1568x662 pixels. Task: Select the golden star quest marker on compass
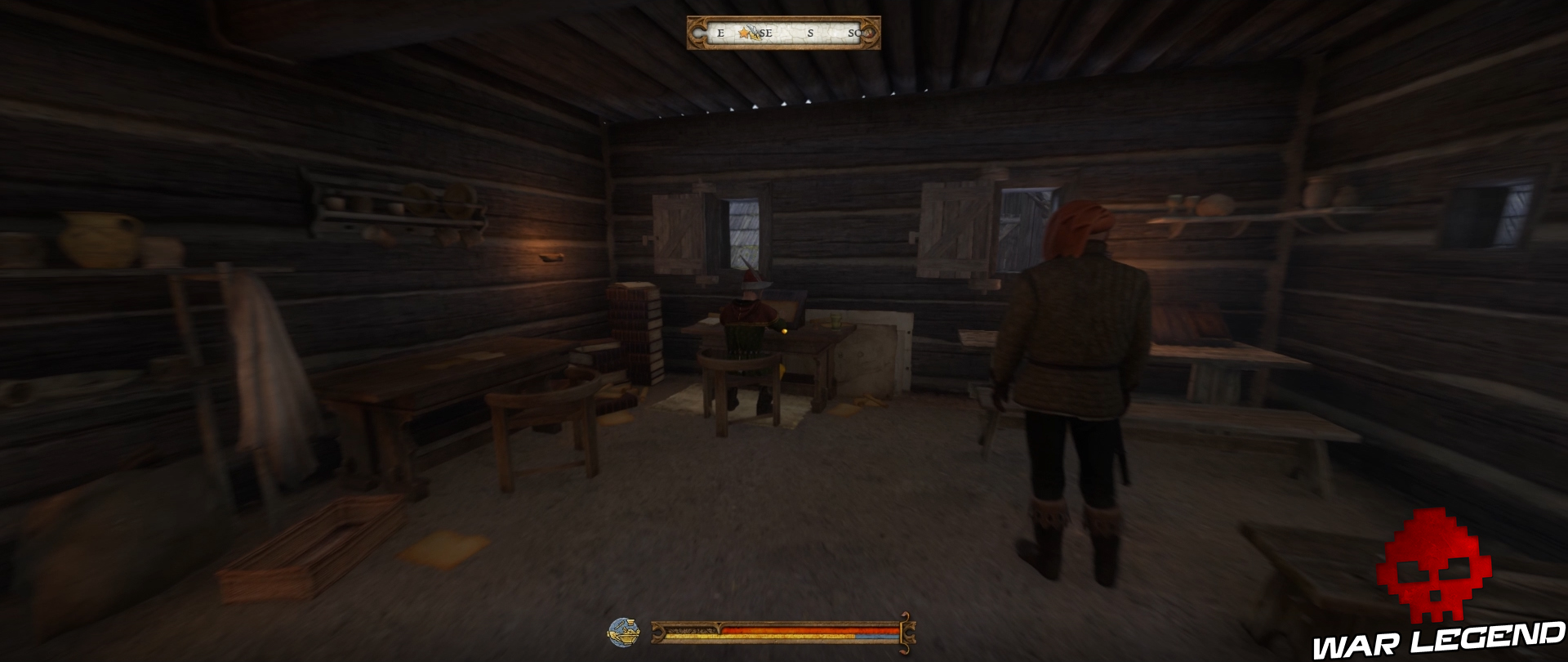pyautogui.click(x=745, y=34)
